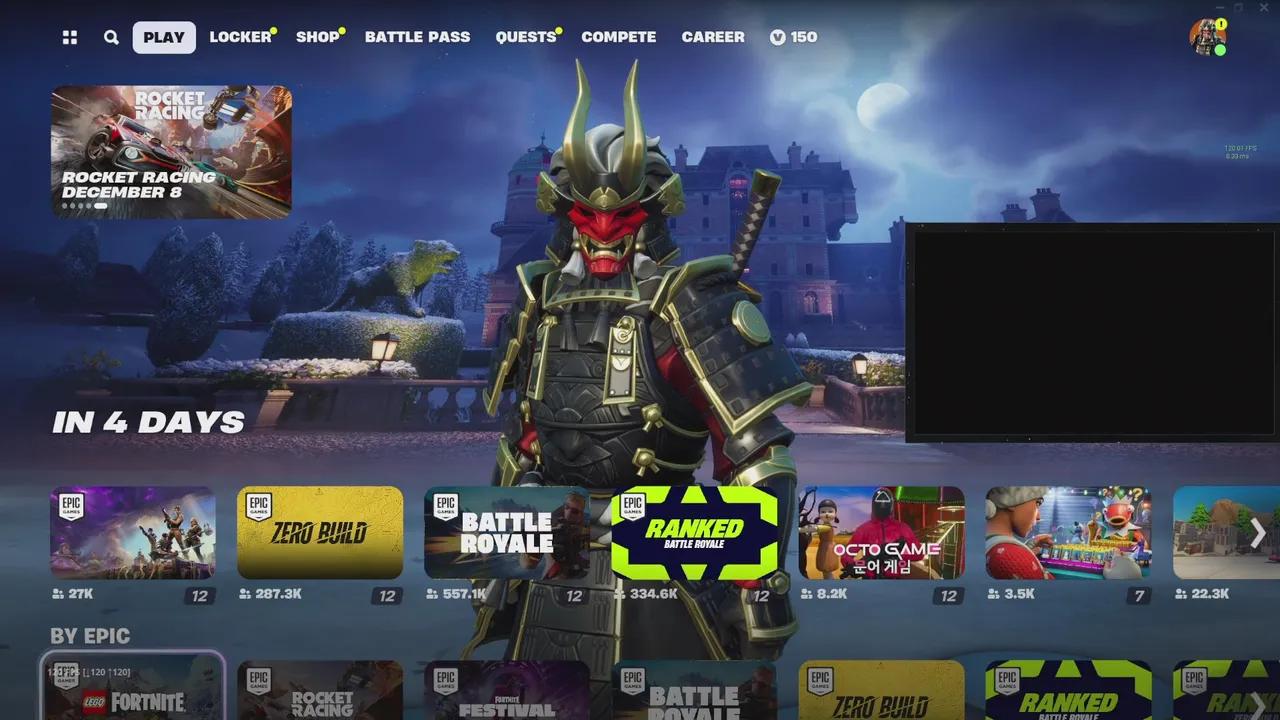Open the BATTLE PASS tab

tap(418, 37)
